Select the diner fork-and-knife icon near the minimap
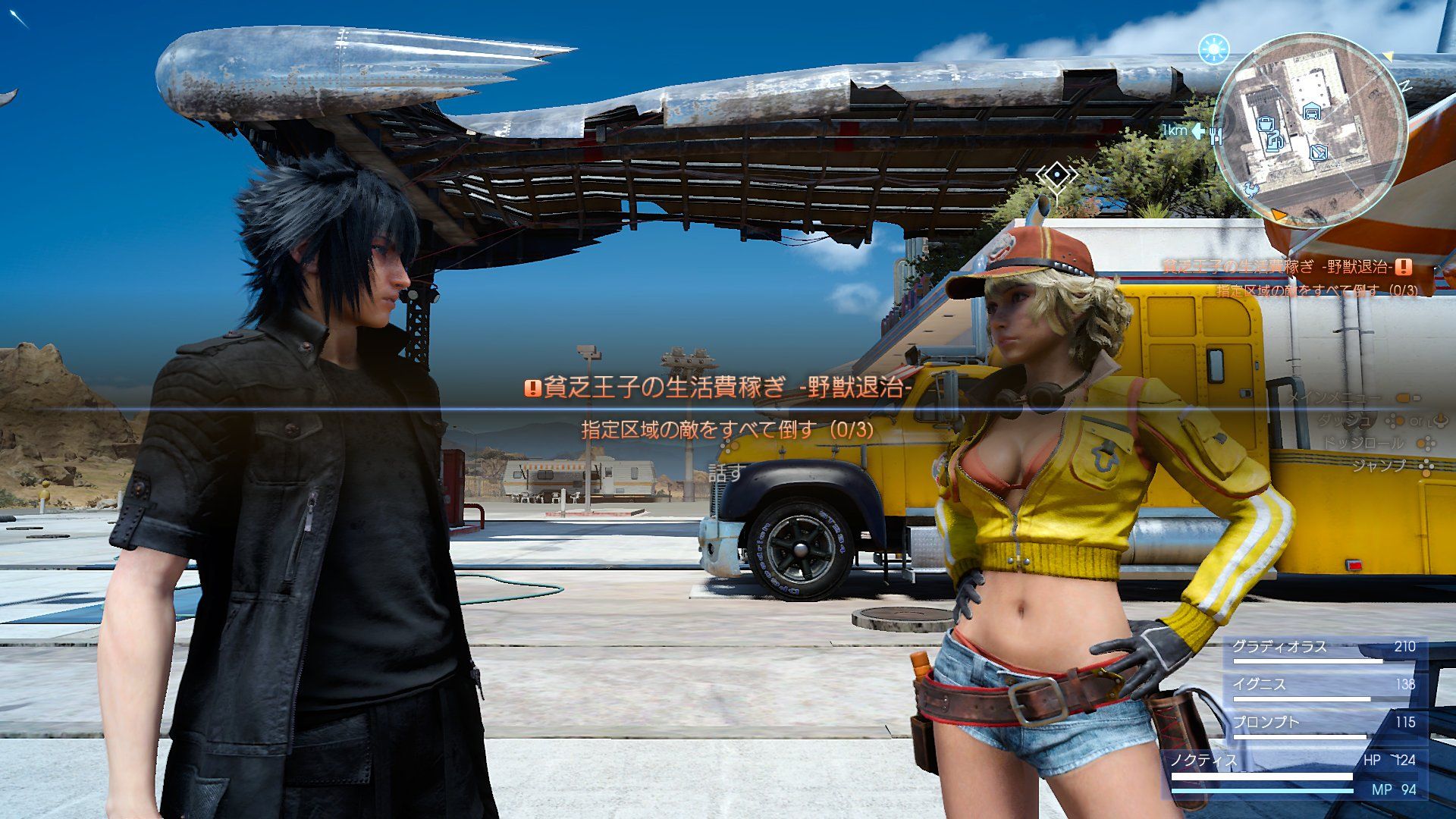Viewport: 1456px width, 819px height. click(1216, 136)
